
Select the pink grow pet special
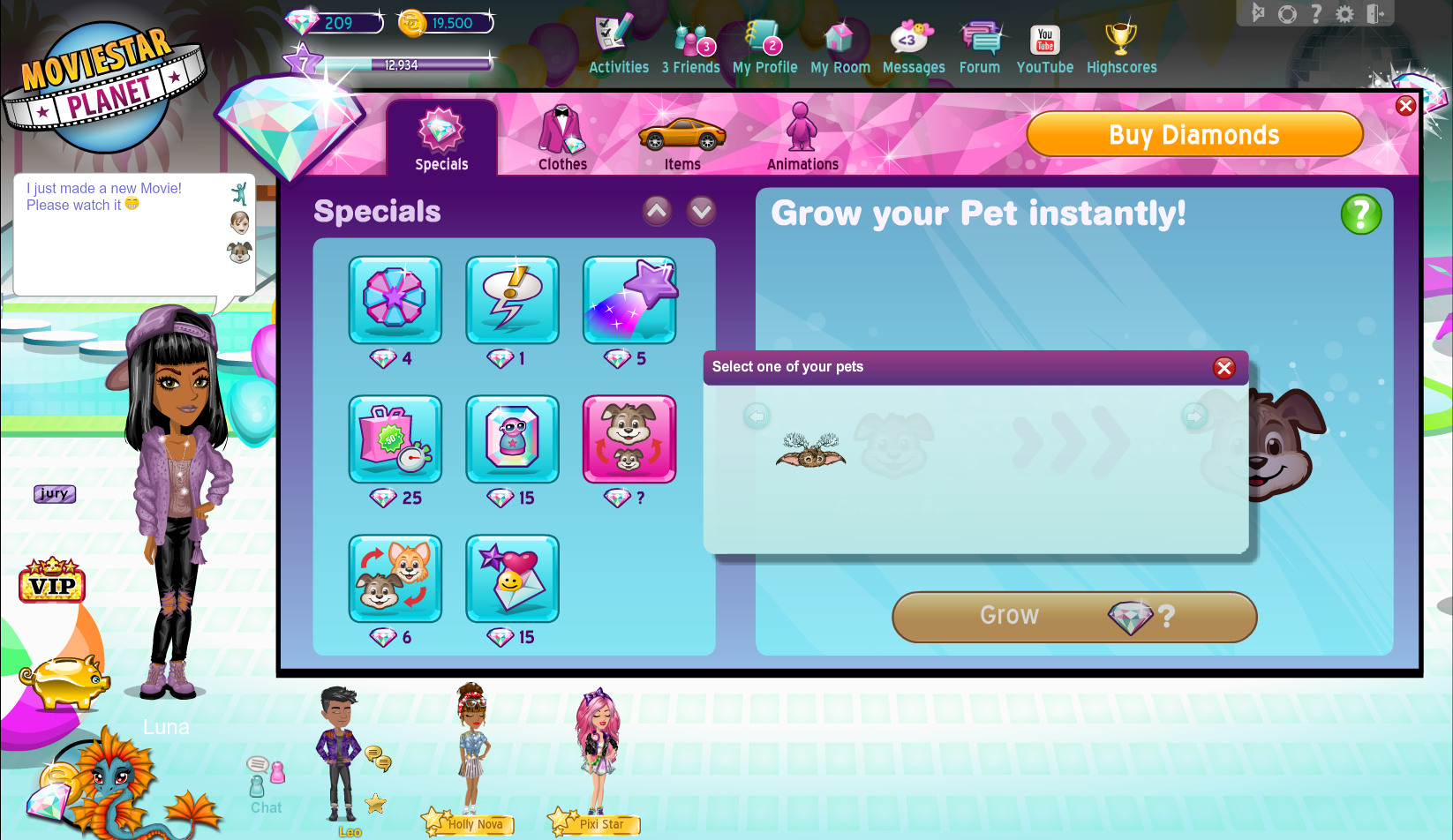click(629, 439)
